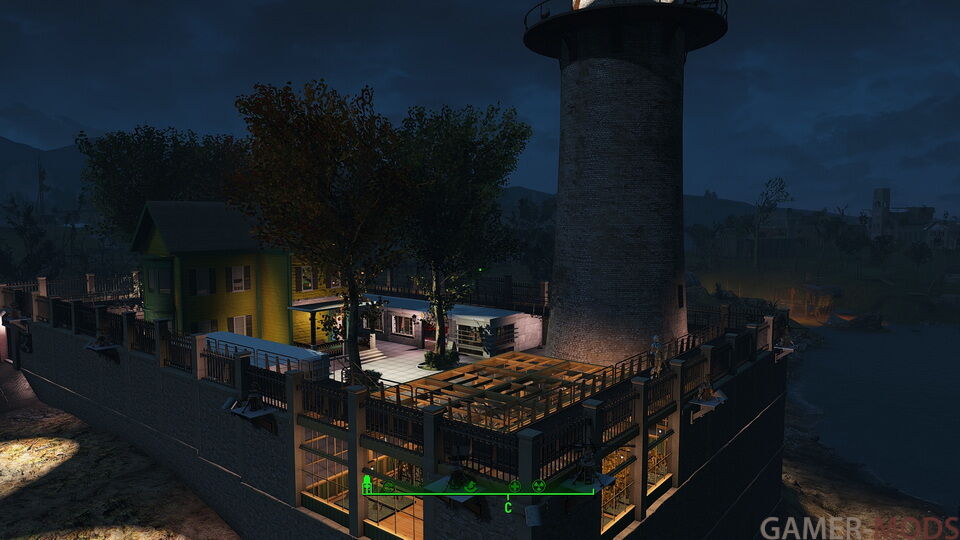Click the circled plus compass marker

515,486
